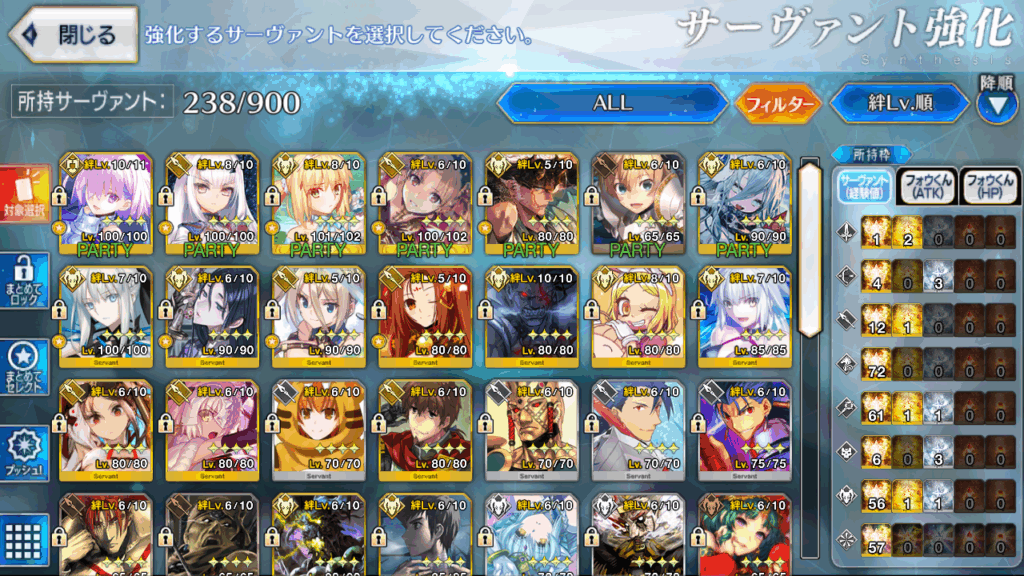Open the ALL class filter
Viewport: 1024px width, 576px height.
point(612,103)
